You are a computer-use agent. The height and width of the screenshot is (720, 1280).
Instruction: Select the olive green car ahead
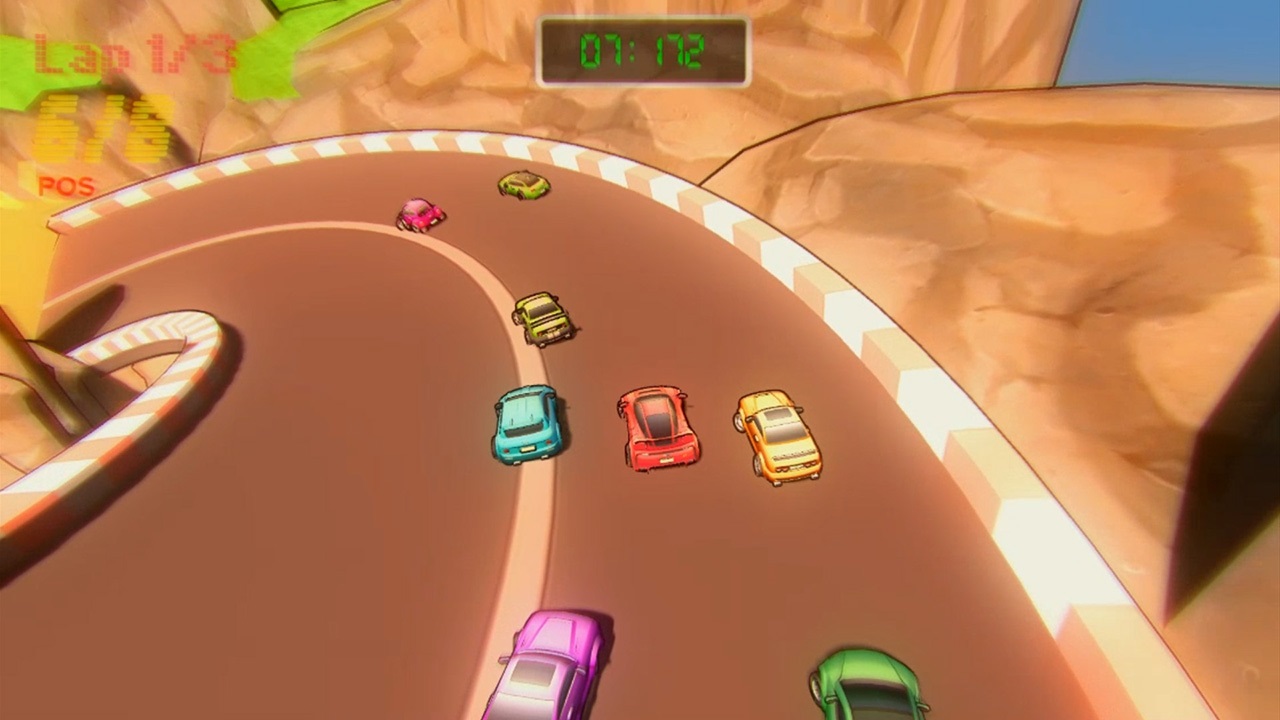coord(523,185)
